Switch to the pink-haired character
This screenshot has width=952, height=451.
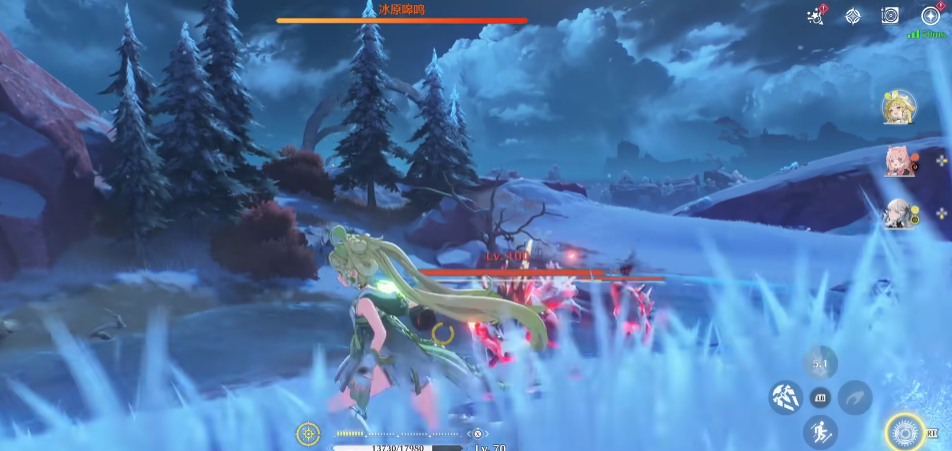click(899, 160)
